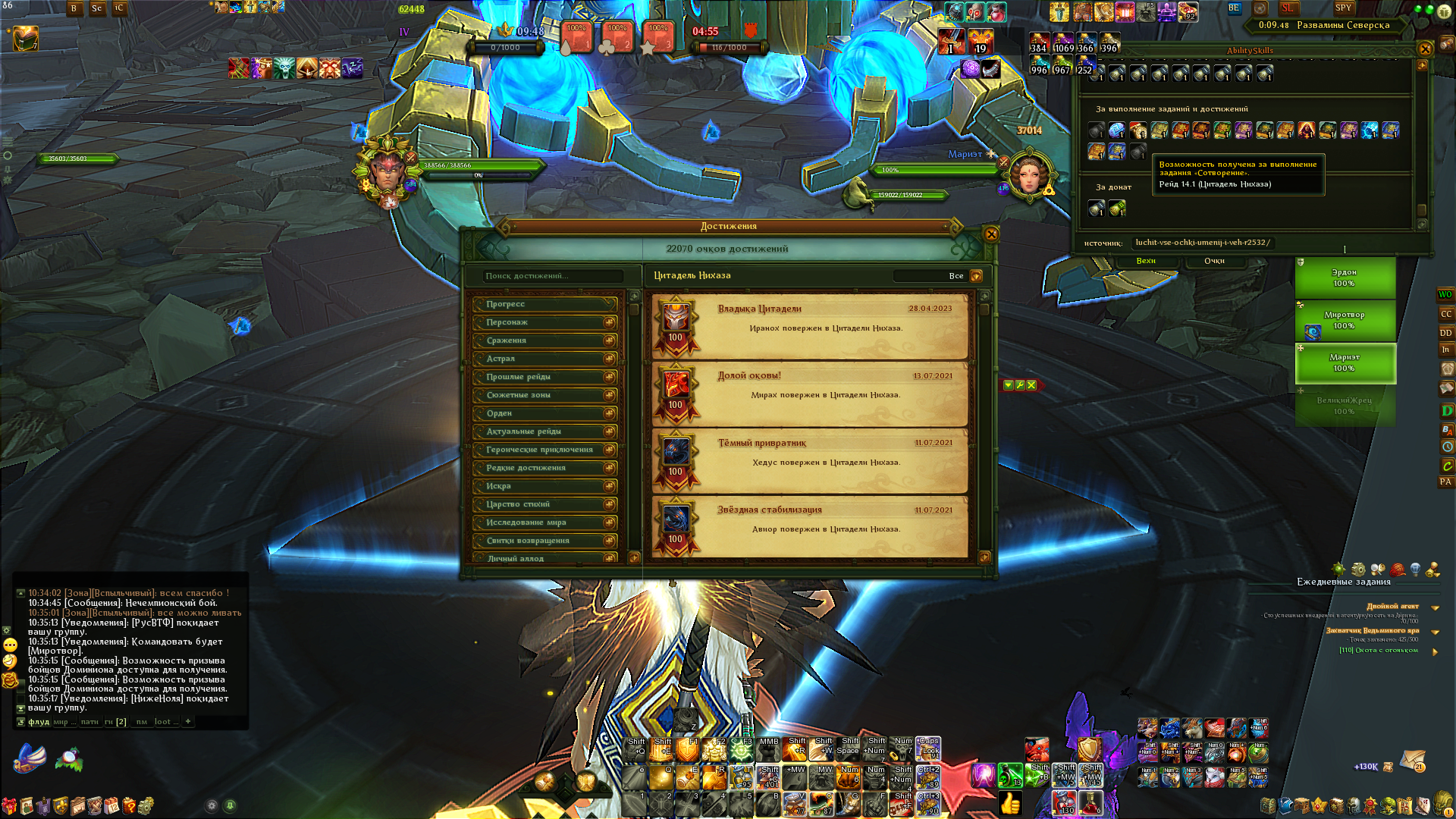Screen dimensions: 1456x819
Task: Close the AbilitySkills panel
Action: 1425,49
